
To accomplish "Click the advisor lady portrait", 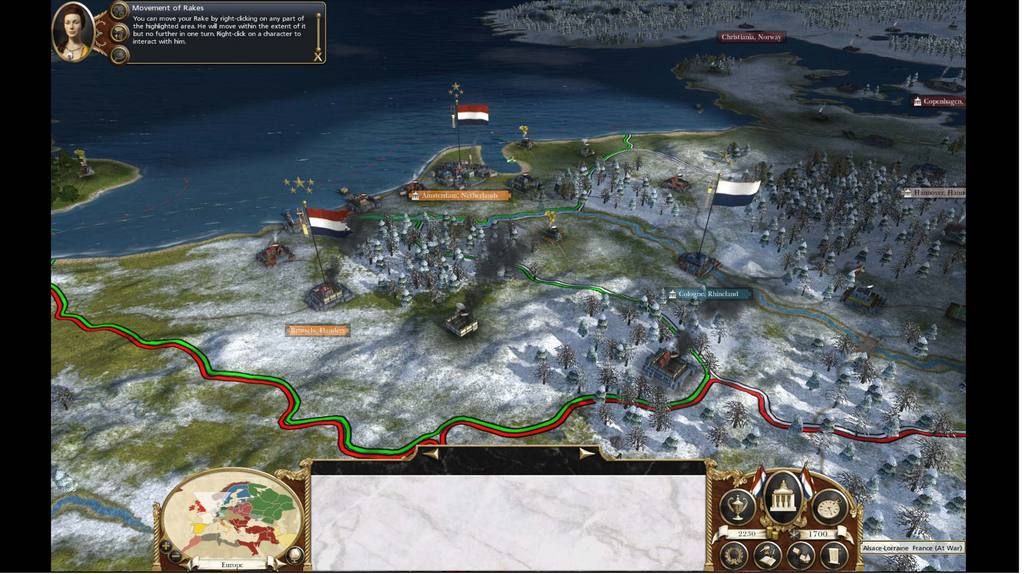I will pyautogui.click(x=72, y=30).
